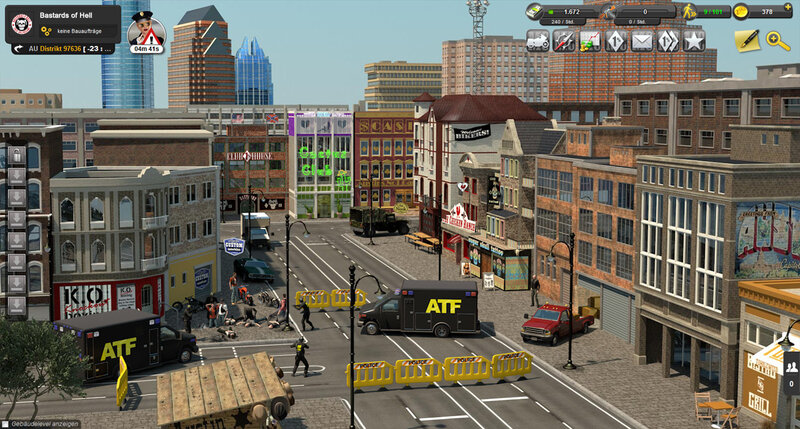Select the Distrikt 97636 location link
The image size is (800, 429).
point(60,48)
